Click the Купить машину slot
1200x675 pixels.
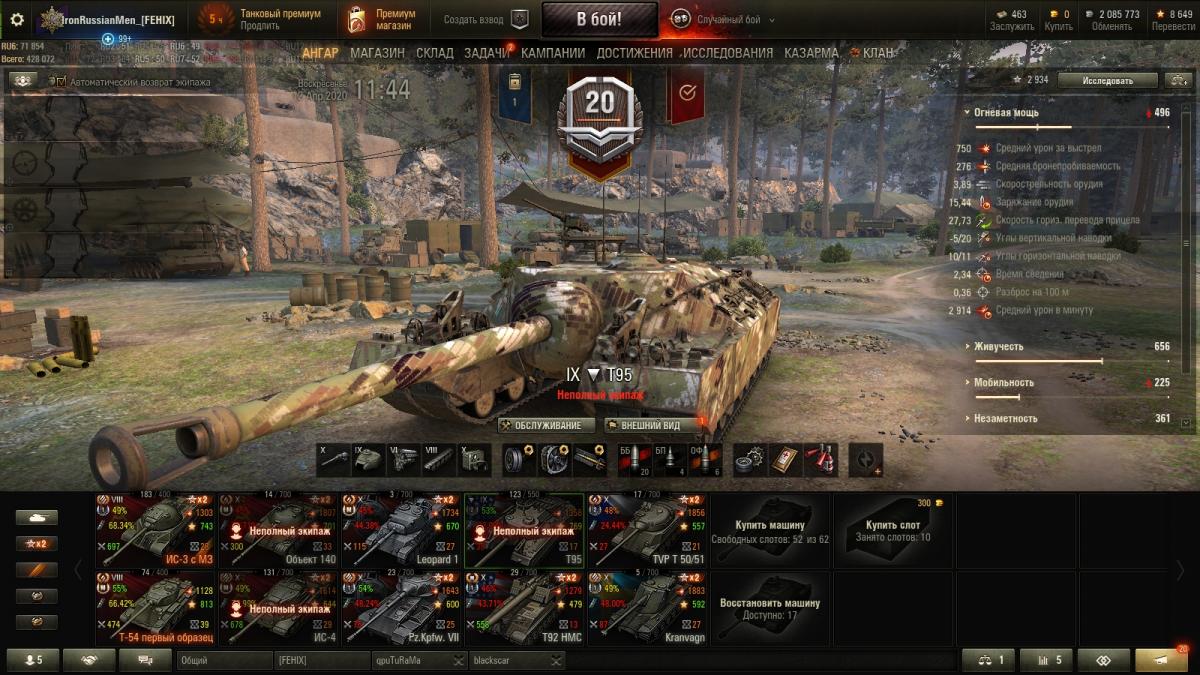pyautogui.click(x=769, y=530)
